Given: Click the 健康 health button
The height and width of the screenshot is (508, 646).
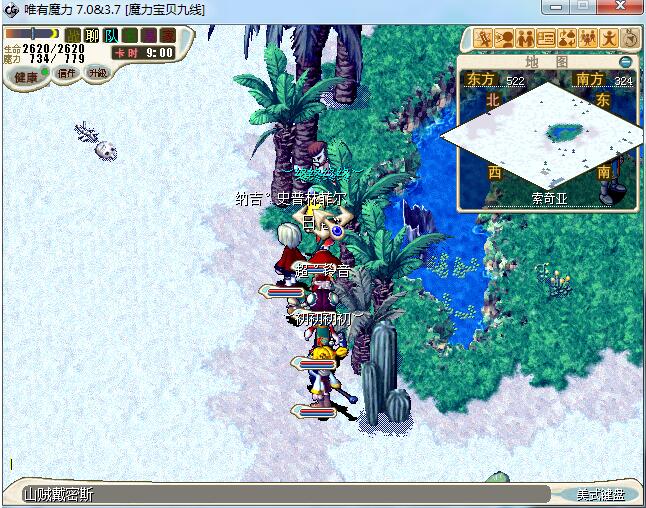Looking at the screenshot, I should point(27,77).
